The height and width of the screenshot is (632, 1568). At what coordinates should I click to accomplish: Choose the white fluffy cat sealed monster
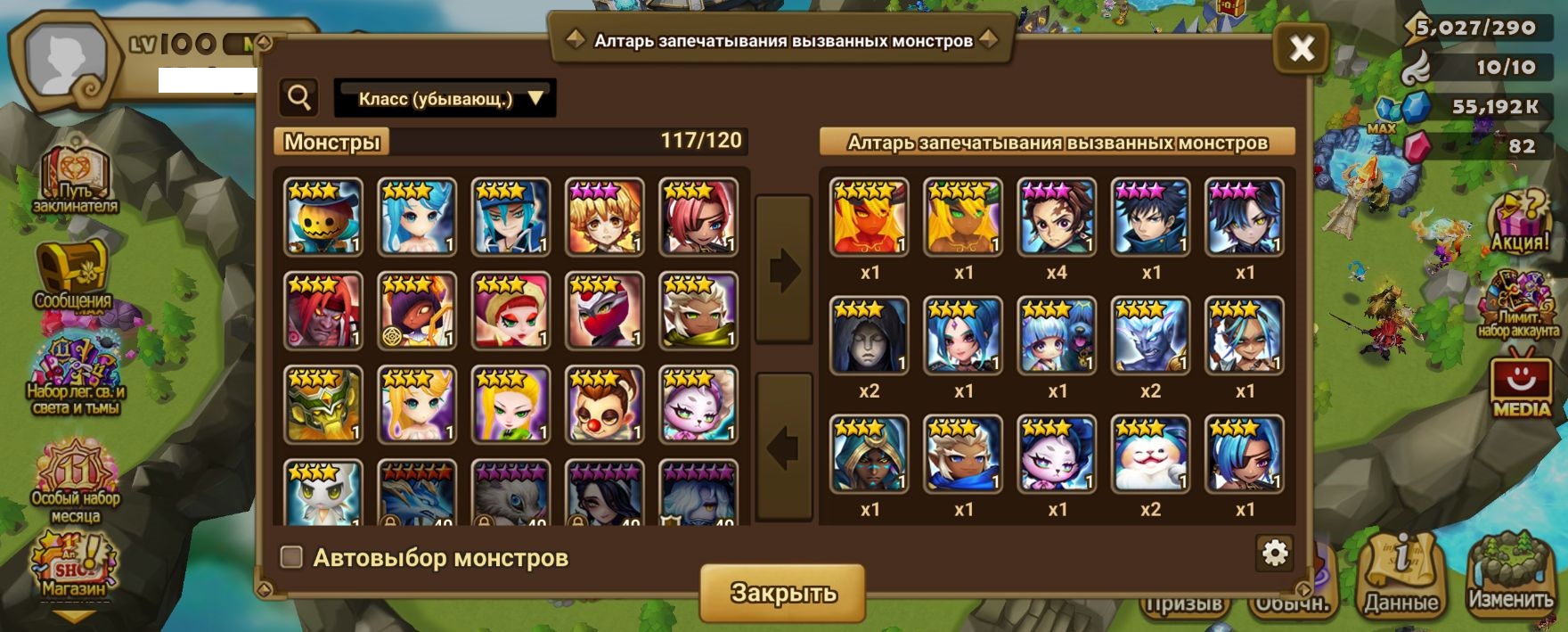pyautogui.click(x=1150, y=455)
